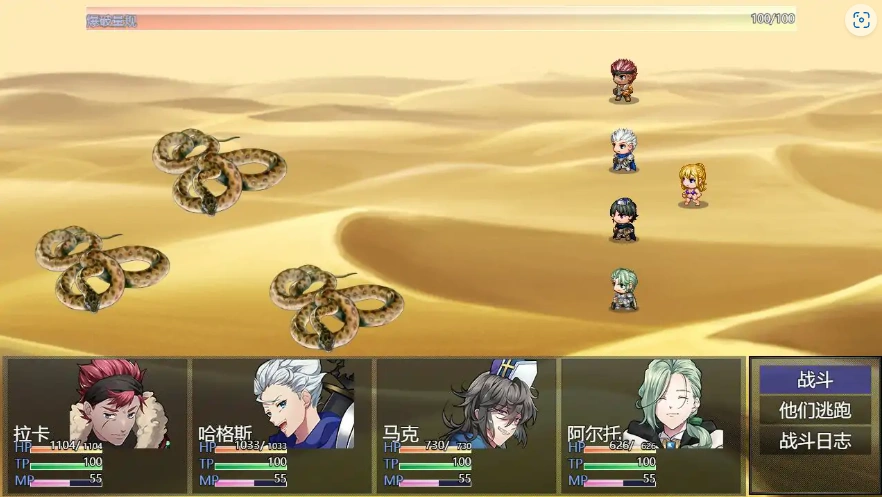The width and height of the screenshot is (882, 497).
Task: Select the 战斗 command
Action: [x=814, y=380]
